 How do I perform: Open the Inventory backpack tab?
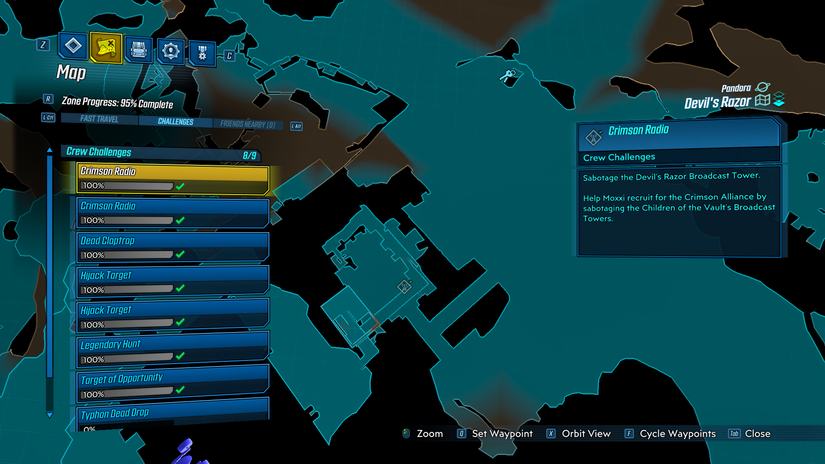click(x=138, y=49)
